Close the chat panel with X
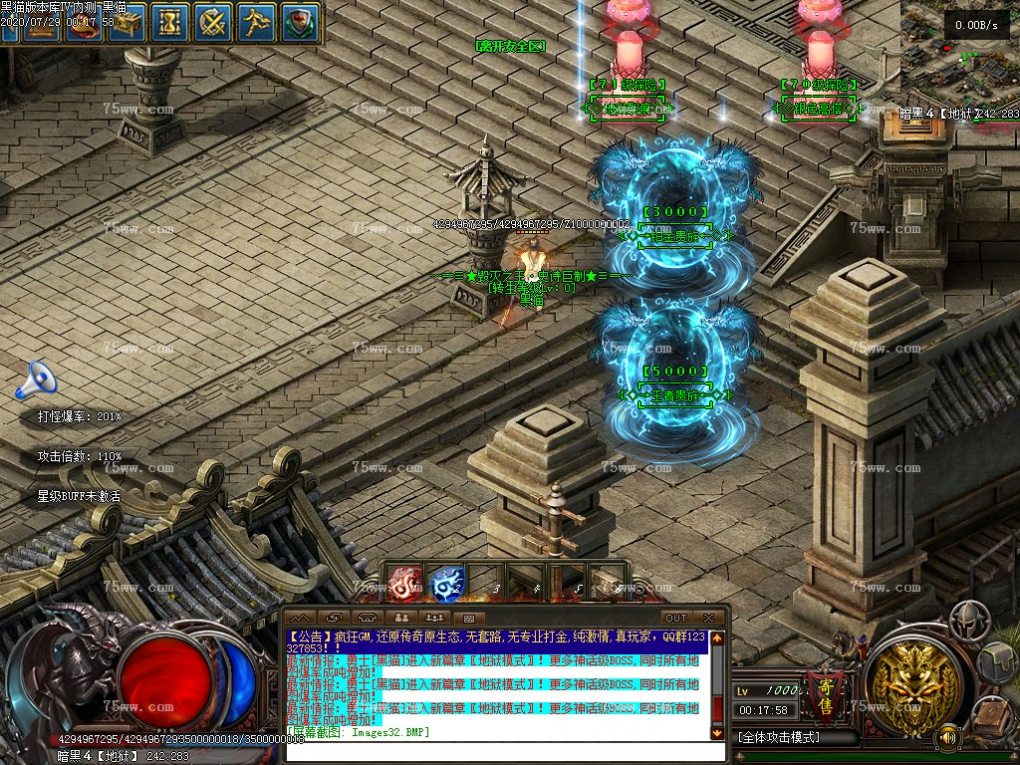Screen dimensions: 1020x765 pyautogui.click(x=709, y=618)
